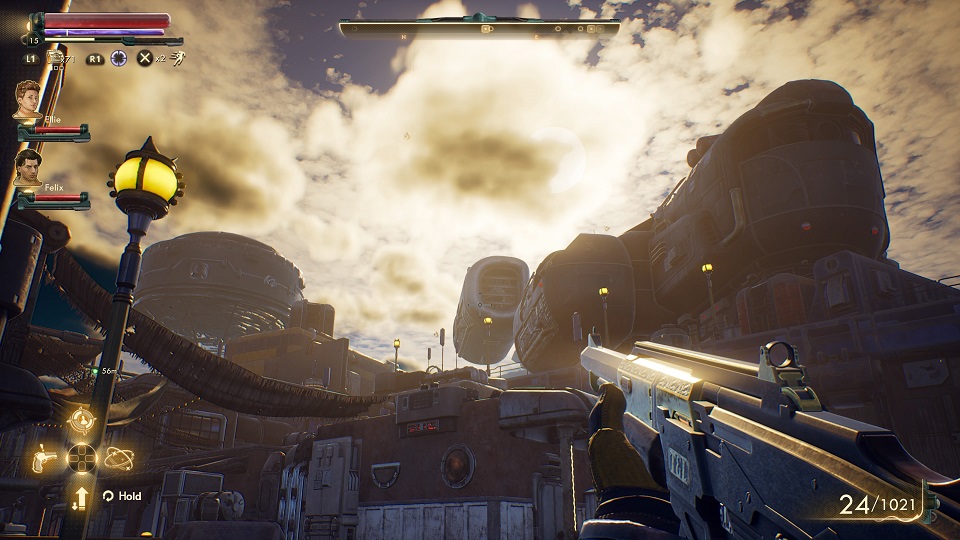The image size is (960, 540).
Task: Activate the orbiting stars companion ability icon
Action: 119,459
